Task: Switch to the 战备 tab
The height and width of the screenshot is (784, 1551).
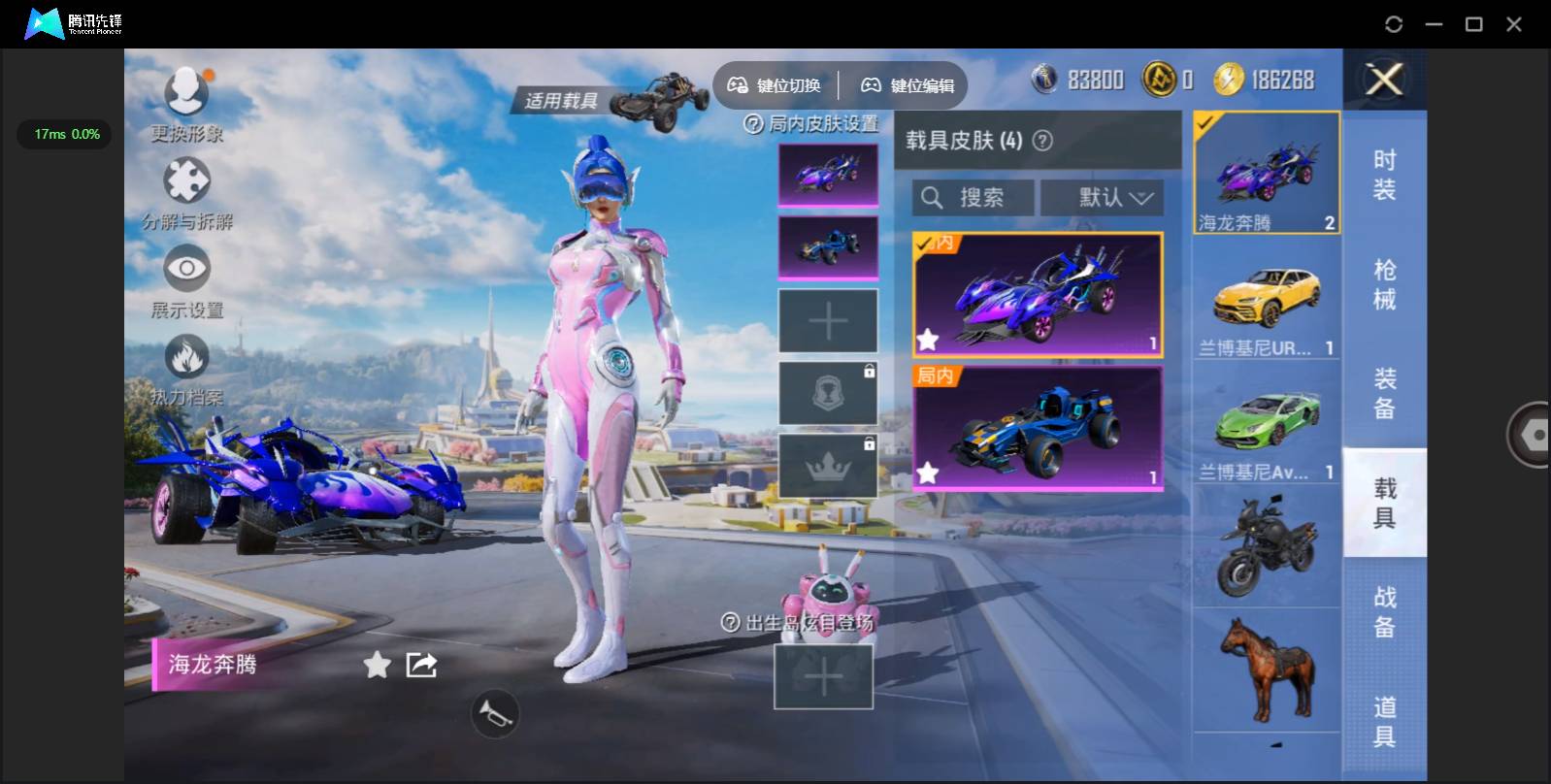Action: pyautogui.click(x=1384, y=611)
